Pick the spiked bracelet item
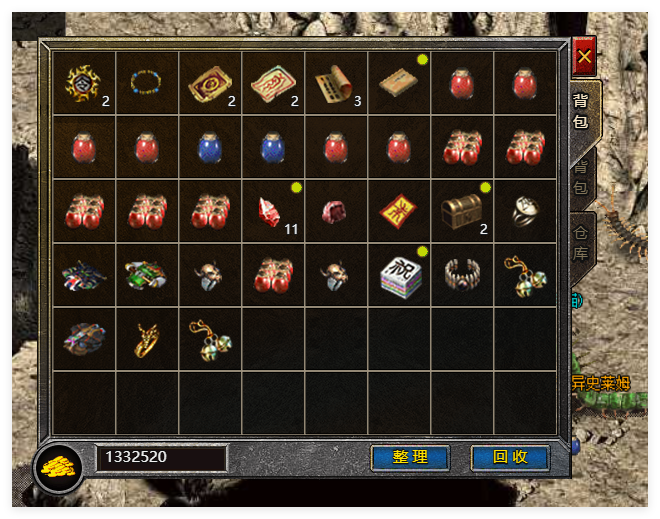Screen dimensions: 660x519 pos(463,273)
